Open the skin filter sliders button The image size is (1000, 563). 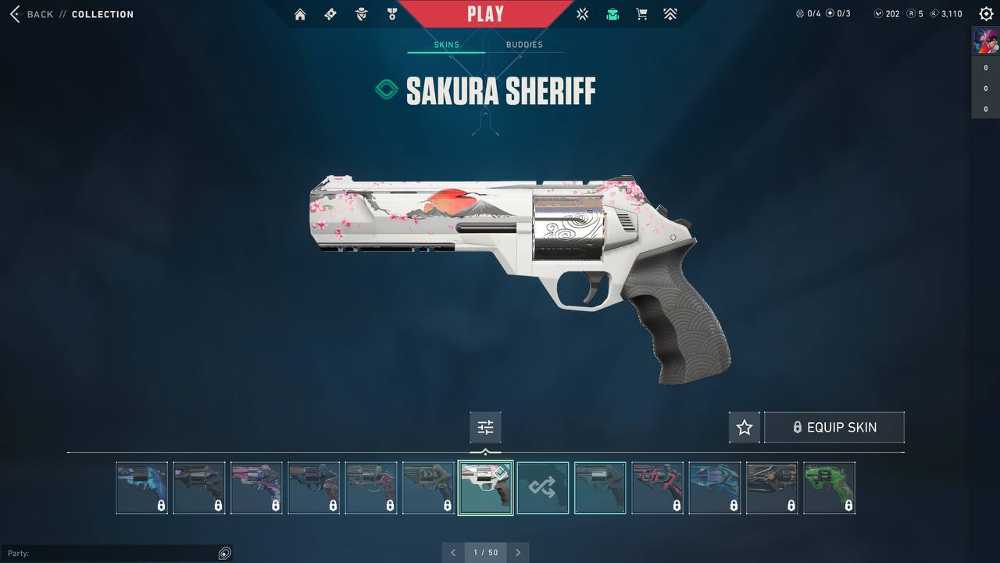tap(486, 427)
